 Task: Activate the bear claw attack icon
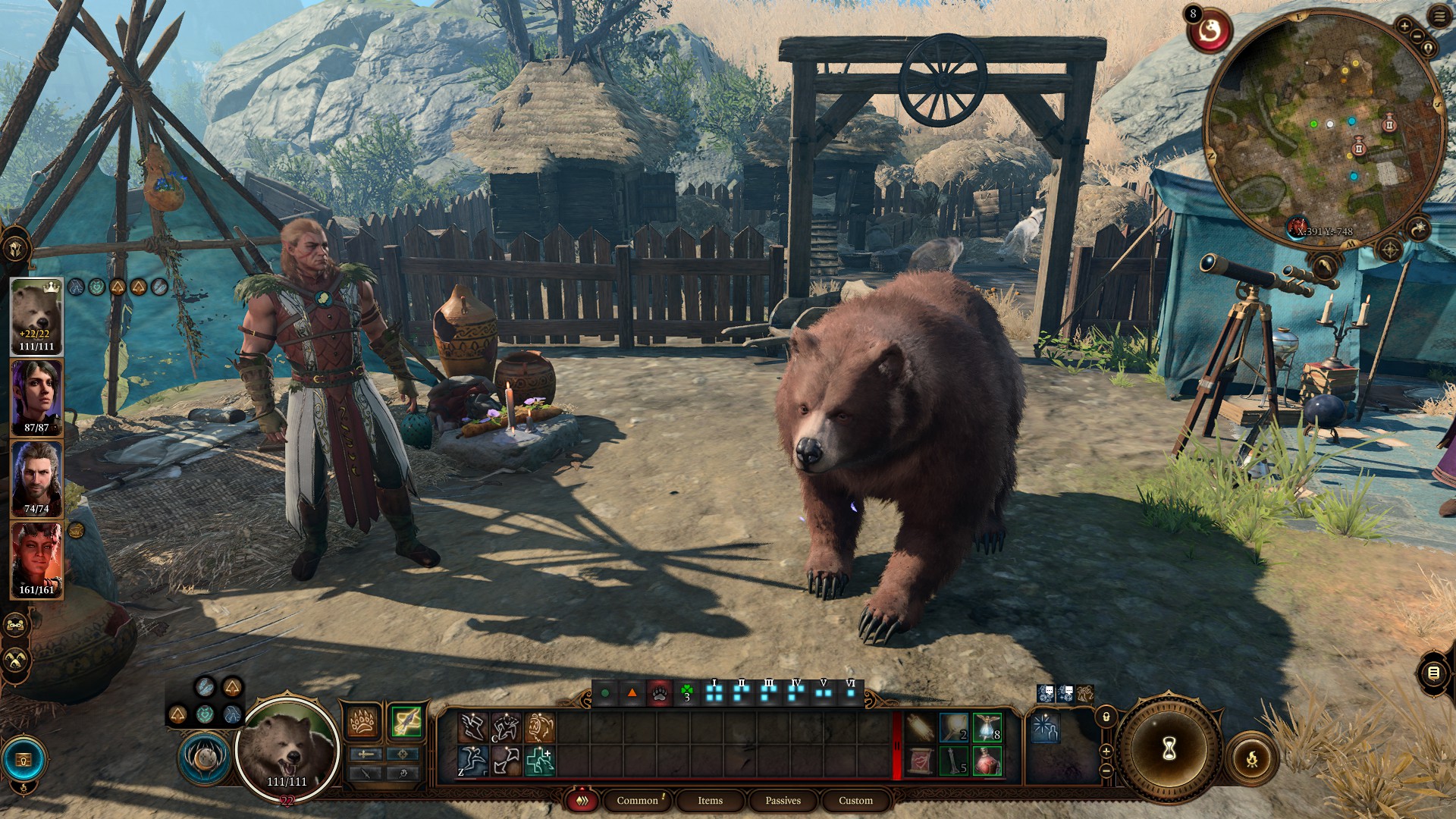363,723
